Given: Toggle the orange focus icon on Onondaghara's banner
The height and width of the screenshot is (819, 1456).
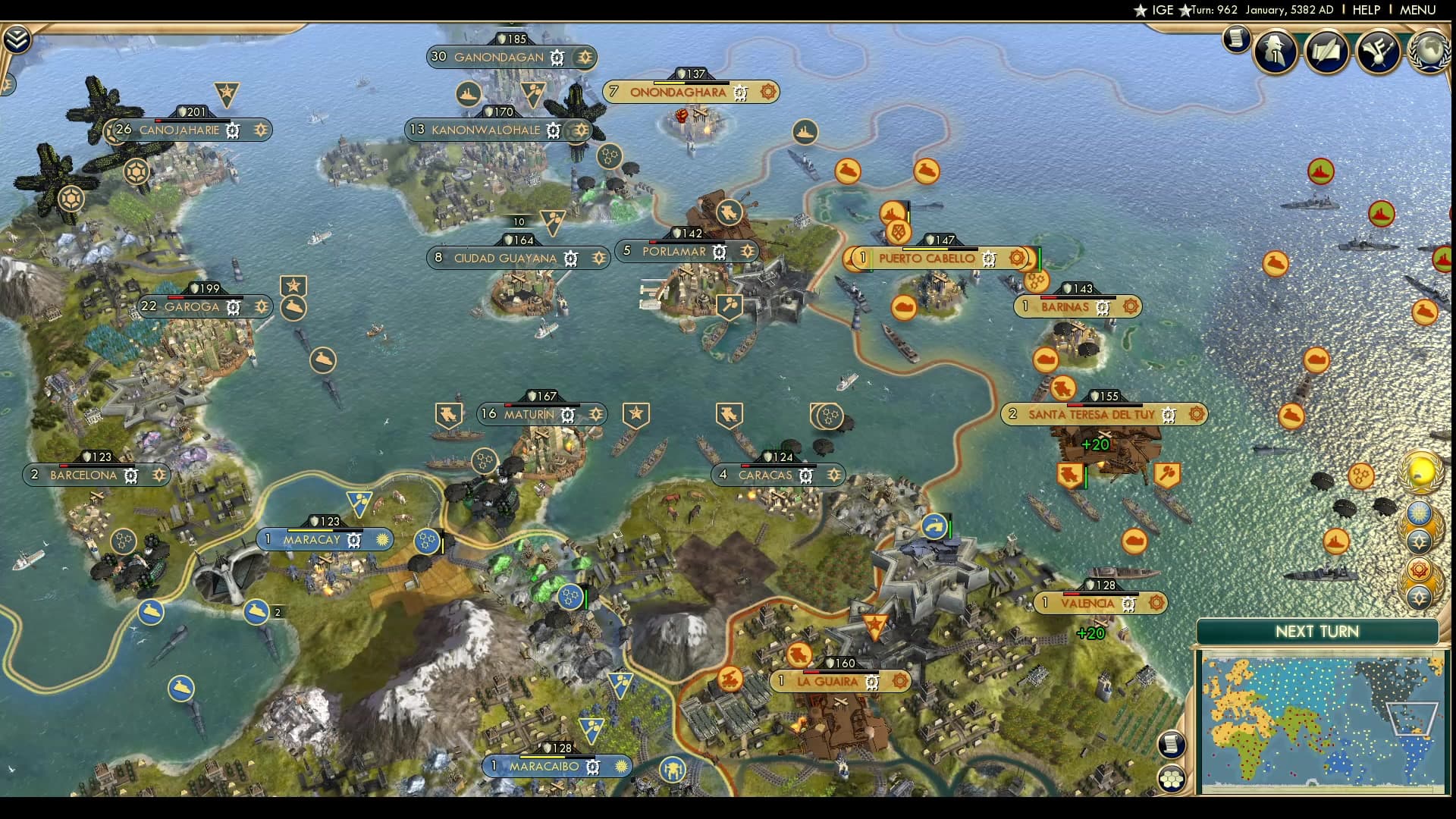Looking at the screenshot, I should pos(767,92).
